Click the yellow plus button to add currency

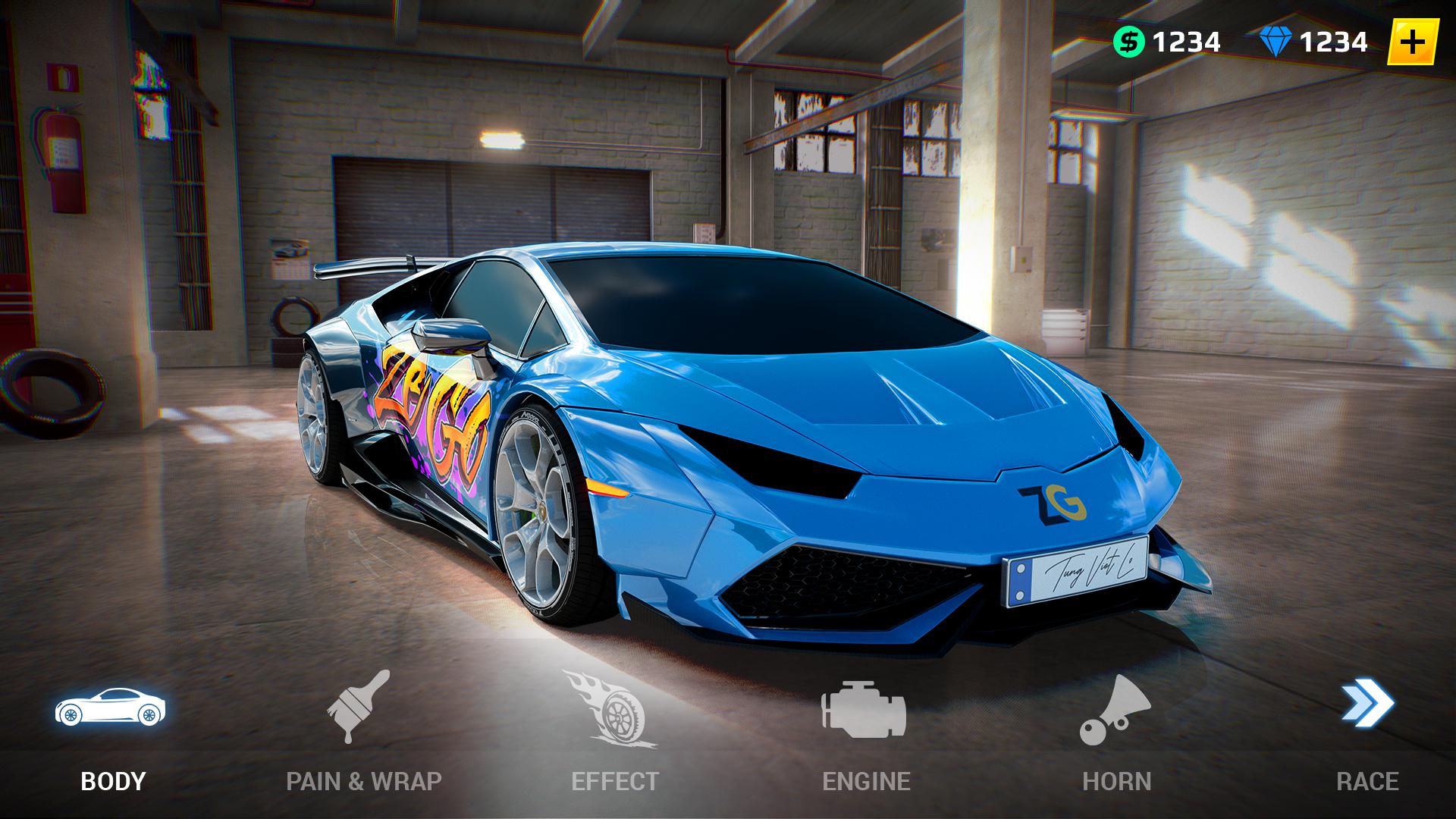[1412, 42]
